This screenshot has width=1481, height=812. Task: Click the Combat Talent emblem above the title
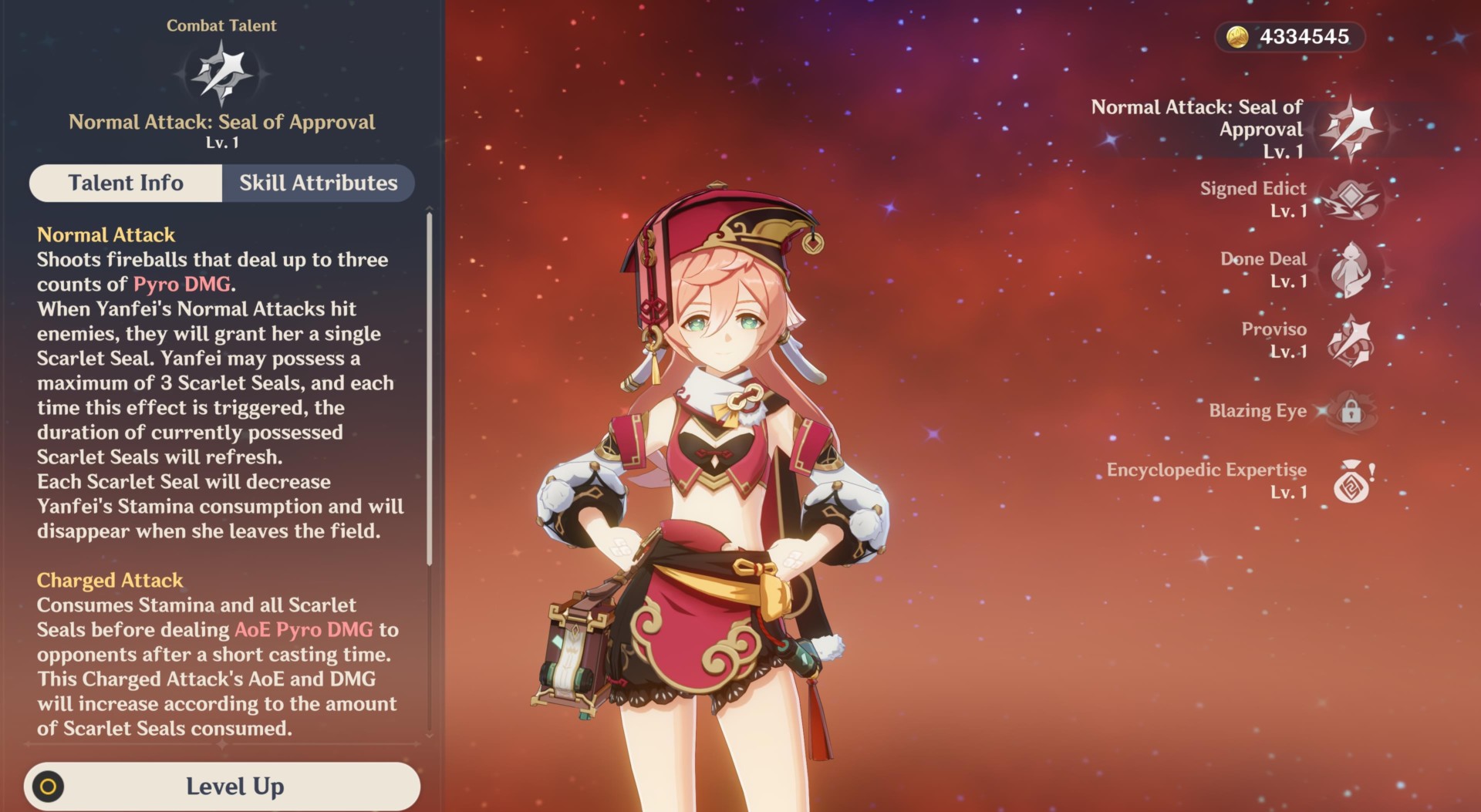pyautogui.click(x=221, y=72)
